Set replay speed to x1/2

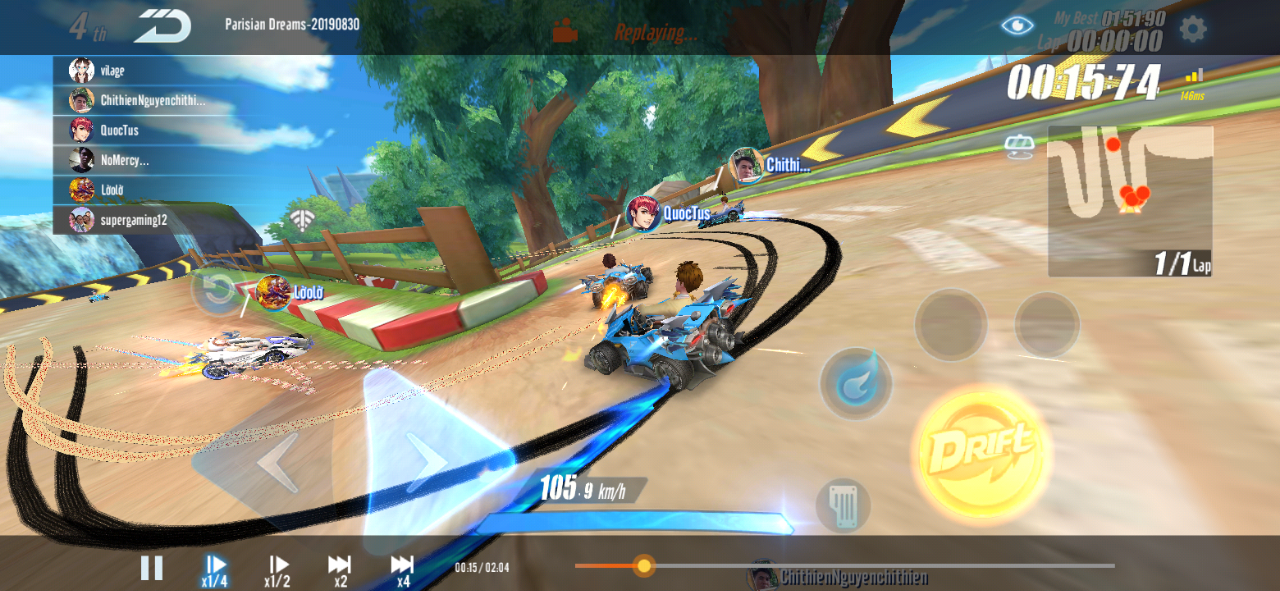click(x=278, y=570)
